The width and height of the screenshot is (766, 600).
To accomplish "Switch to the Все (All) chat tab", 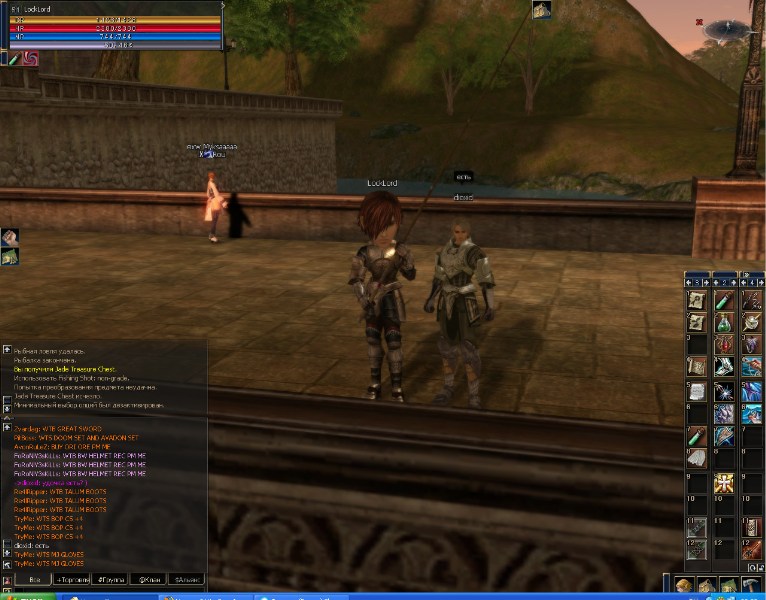I will [x=35, y=579].
